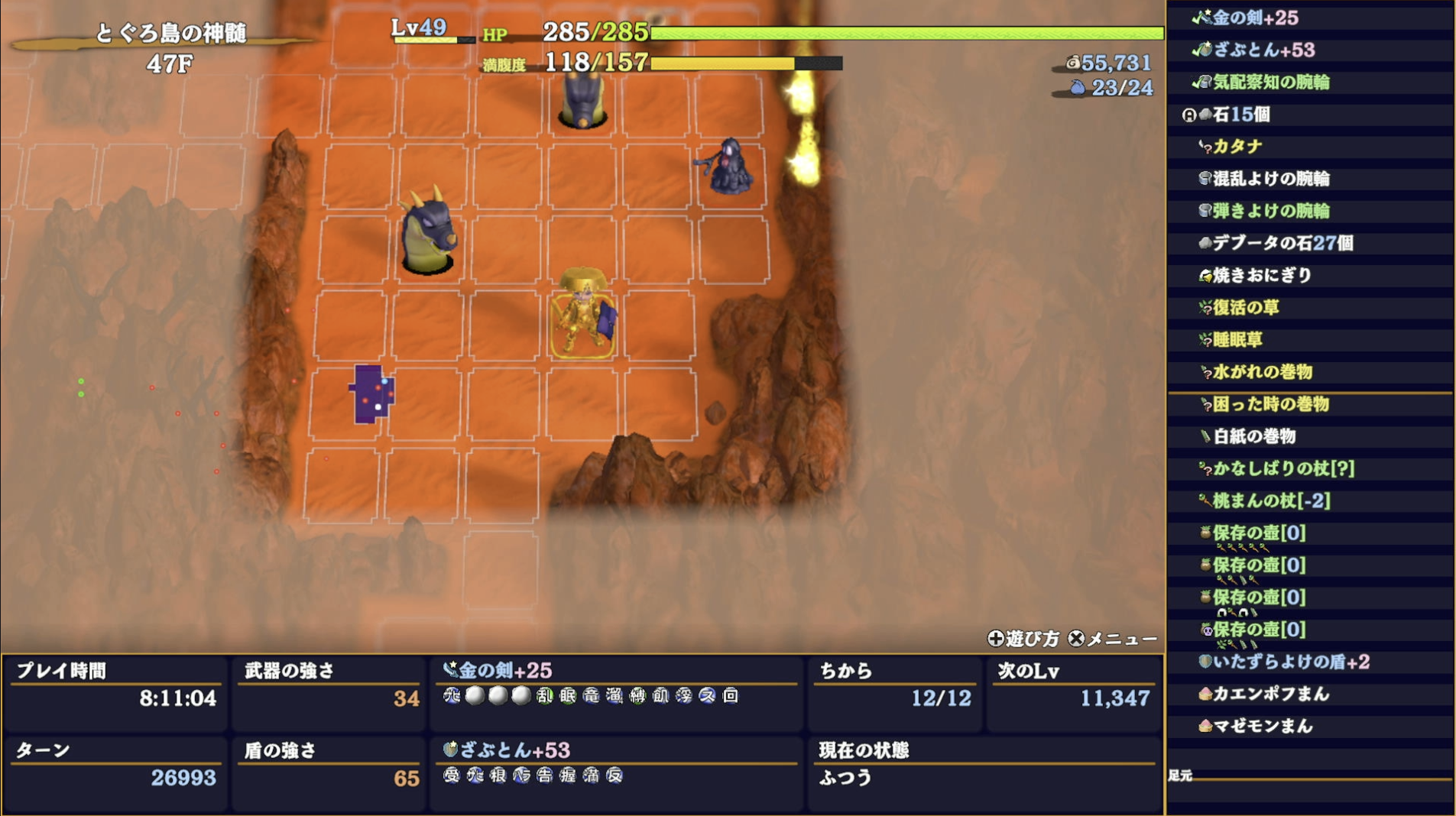The height and width of the screenshot is (816, 1456).
Task: Toggle the equipped checkmark beside ざぶとん+53
Action: tap(1195, 49)
